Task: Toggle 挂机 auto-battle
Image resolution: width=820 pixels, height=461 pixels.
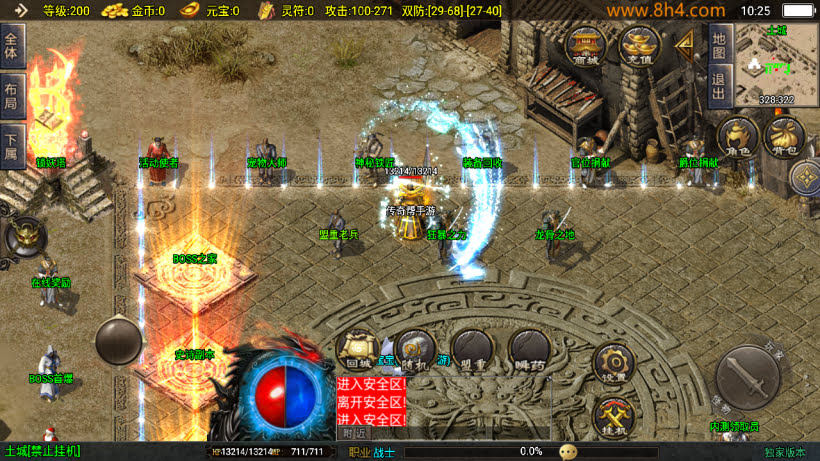Action: click(614, 415)
